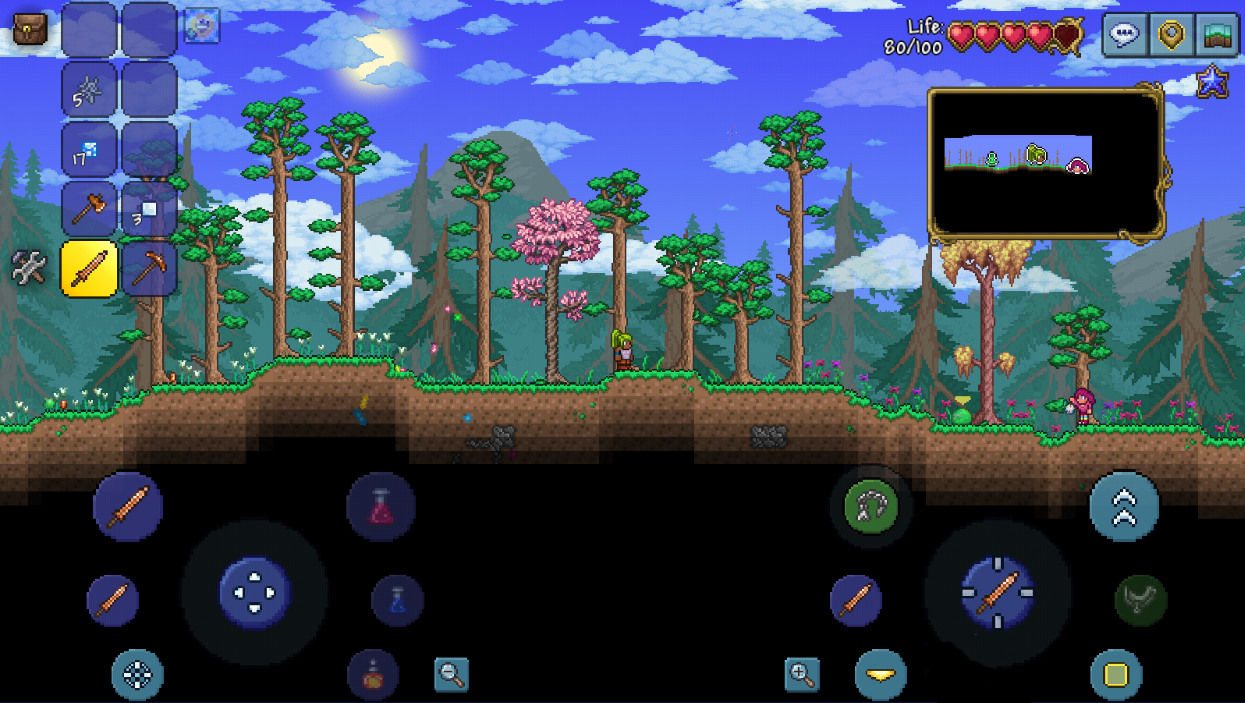This screenshot has height=703, width=1245.
Task: Toggle the world map landscape button
Action: (x=1216, y=35)
